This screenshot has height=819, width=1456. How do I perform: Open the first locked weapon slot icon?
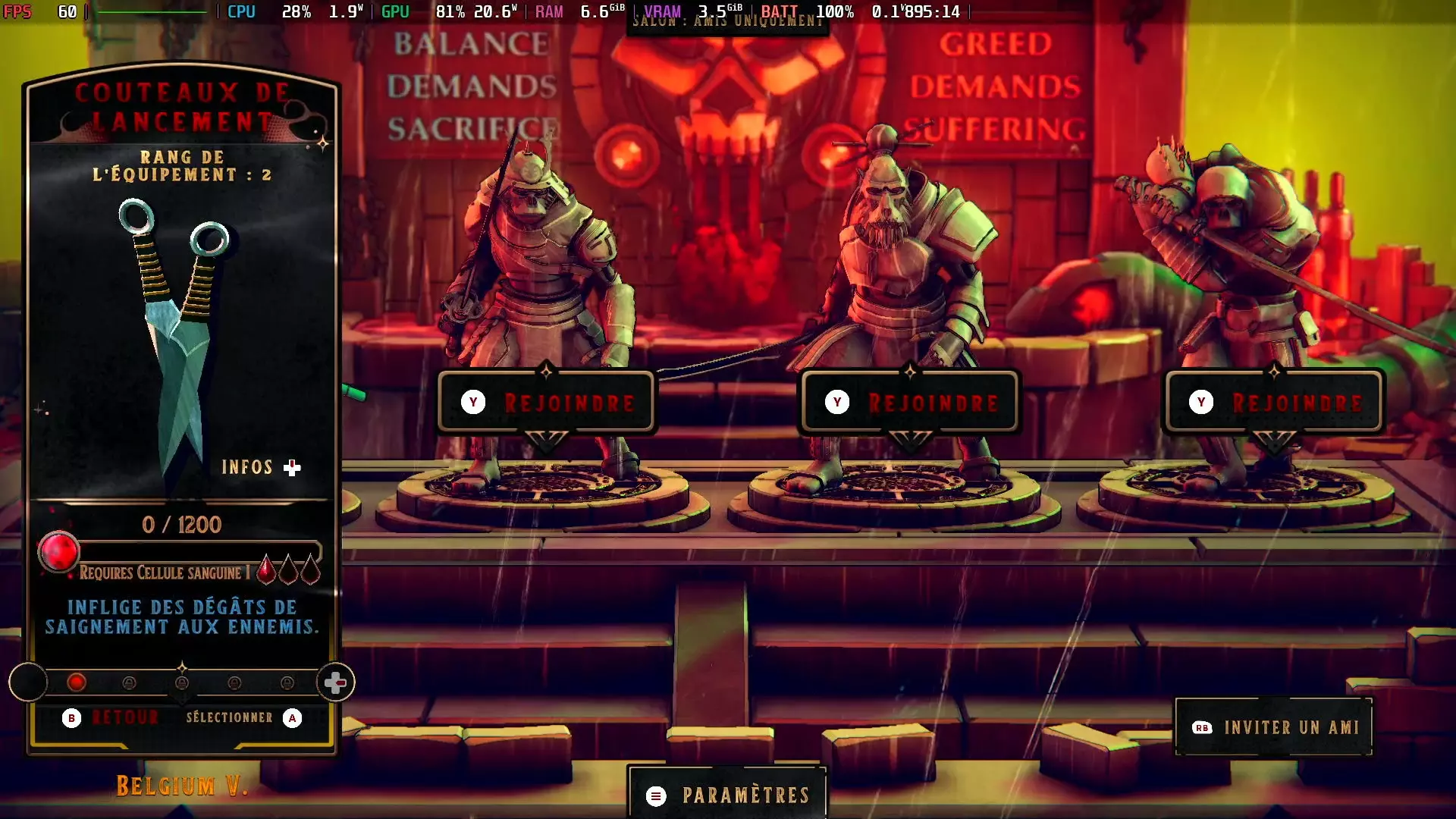click(129, 682)
